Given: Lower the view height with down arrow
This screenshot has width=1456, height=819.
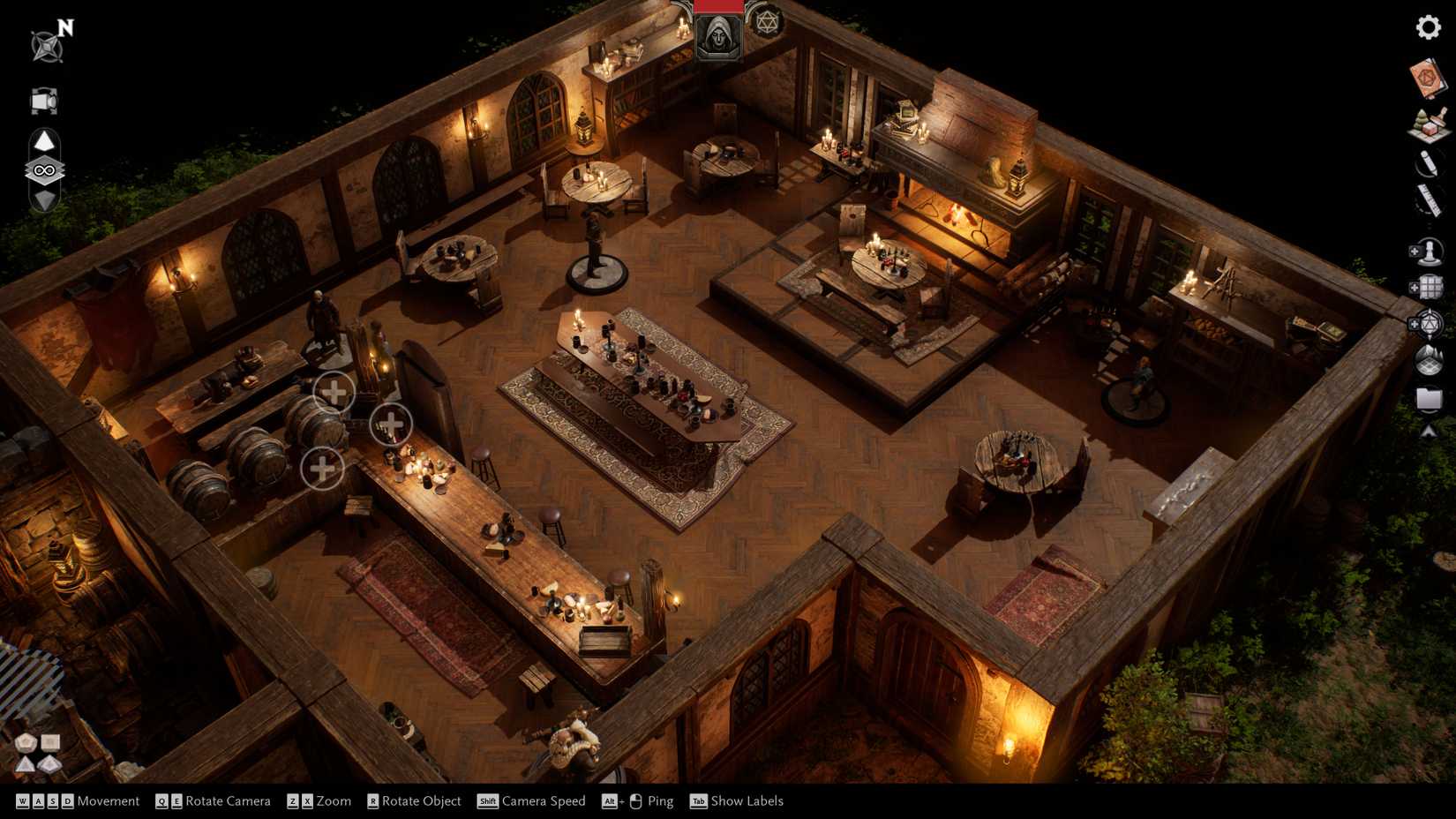Looking at the screenshot, I should click(x=44, y=199).
